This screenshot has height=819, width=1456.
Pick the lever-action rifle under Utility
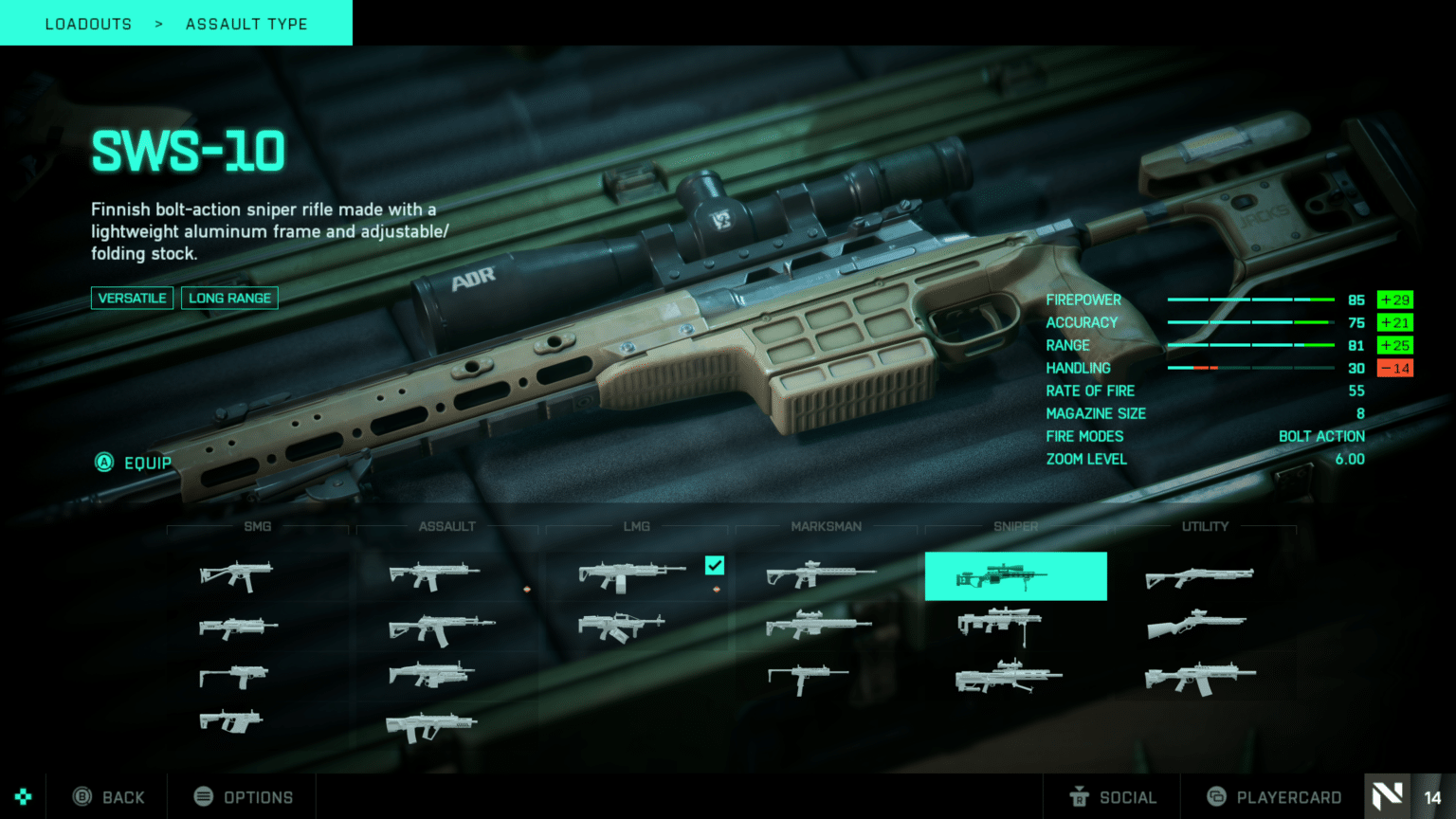pos(1197,625)
